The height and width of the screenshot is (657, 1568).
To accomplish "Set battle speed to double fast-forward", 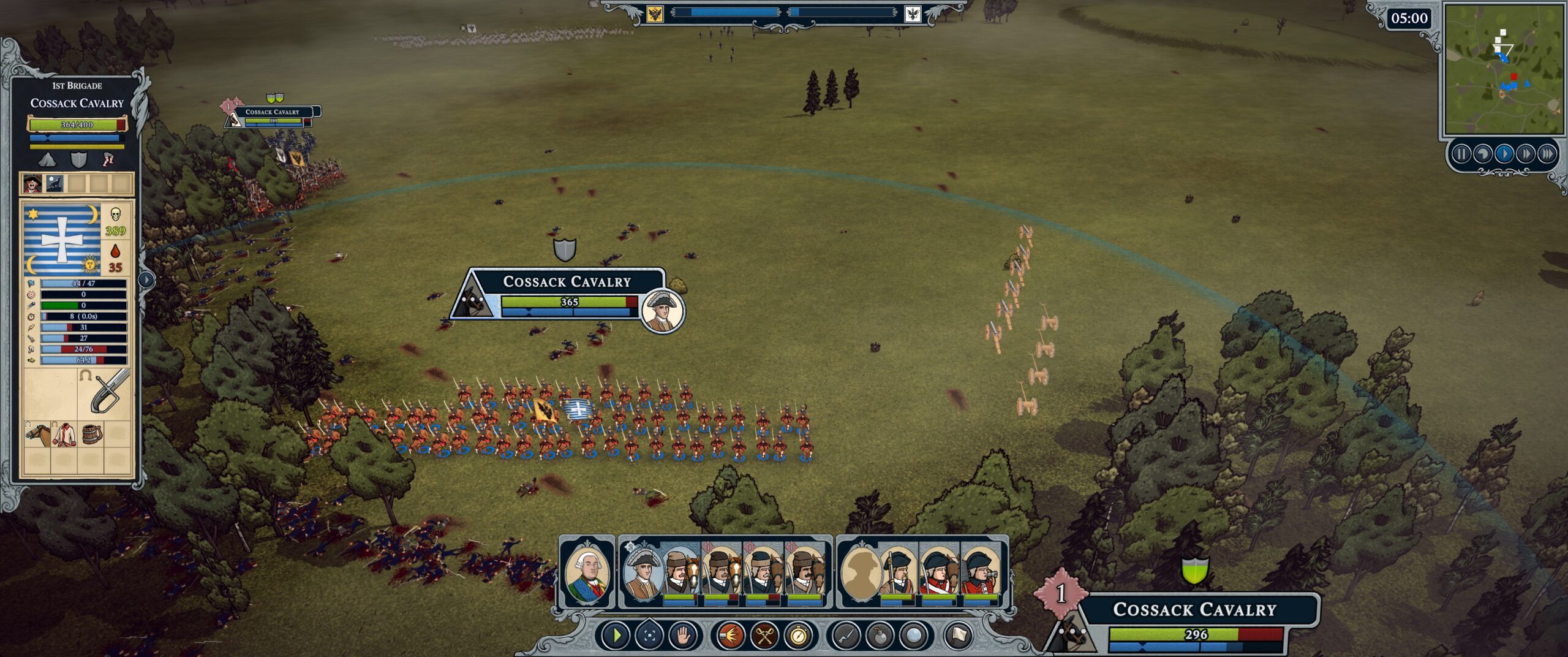I will [1526, 154].
